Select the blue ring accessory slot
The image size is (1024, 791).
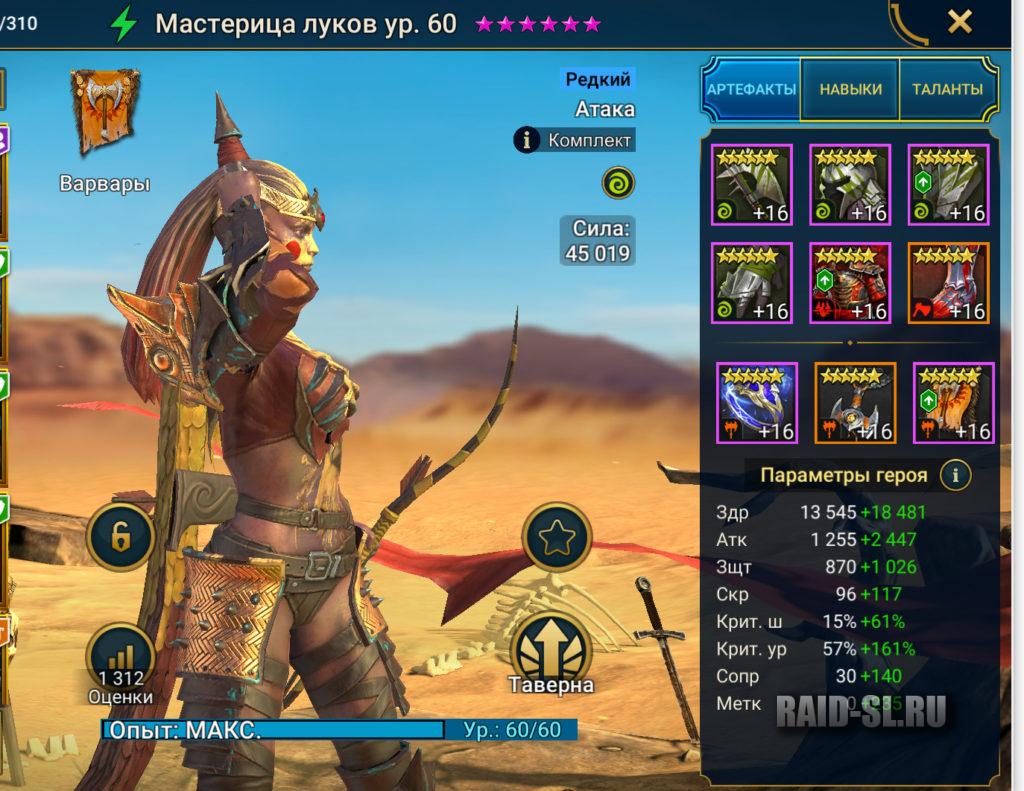tap(757, 403)
